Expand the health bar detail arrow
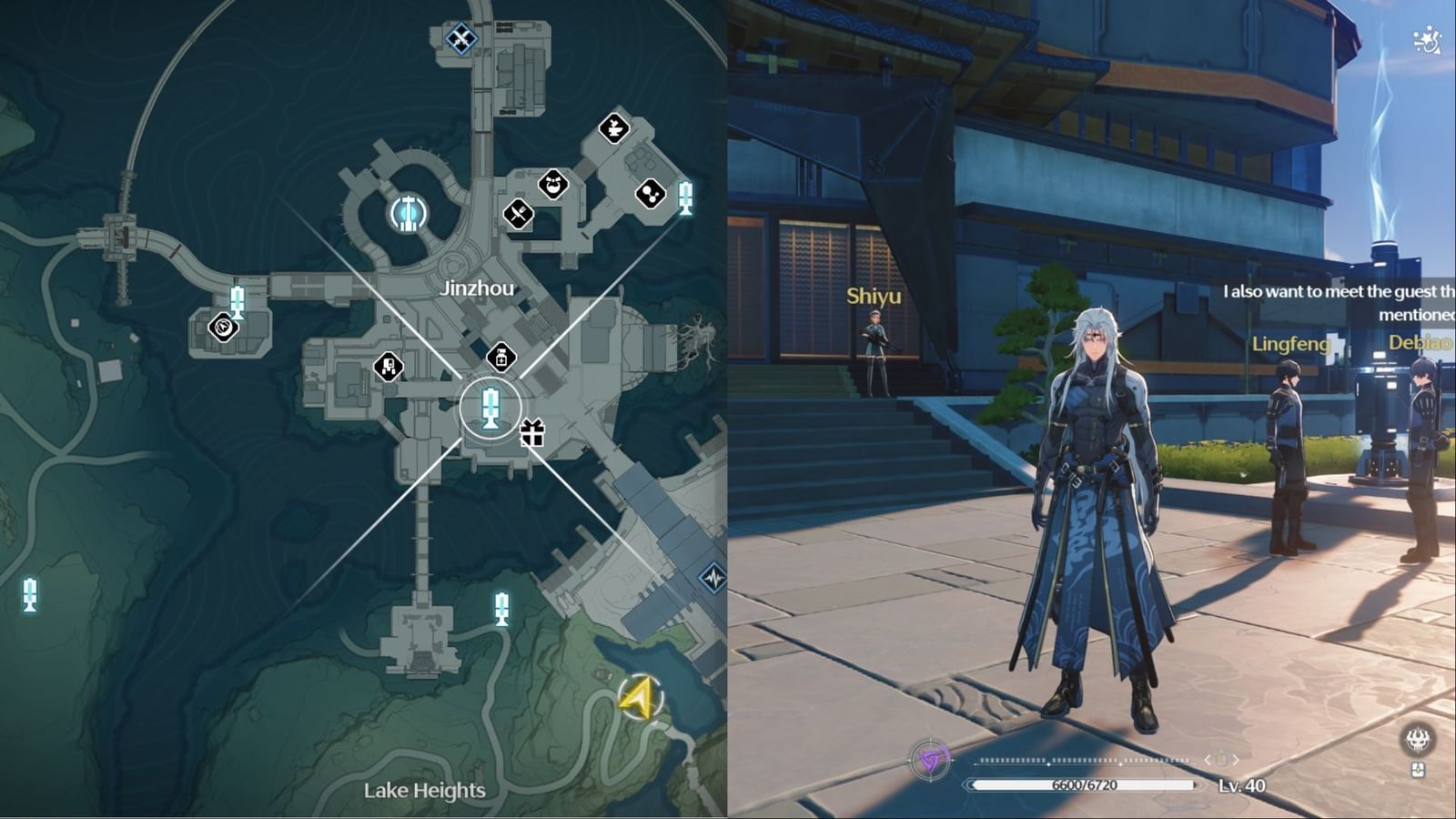The width and height of the screenshot is (1456, 819). [1197, 784]
